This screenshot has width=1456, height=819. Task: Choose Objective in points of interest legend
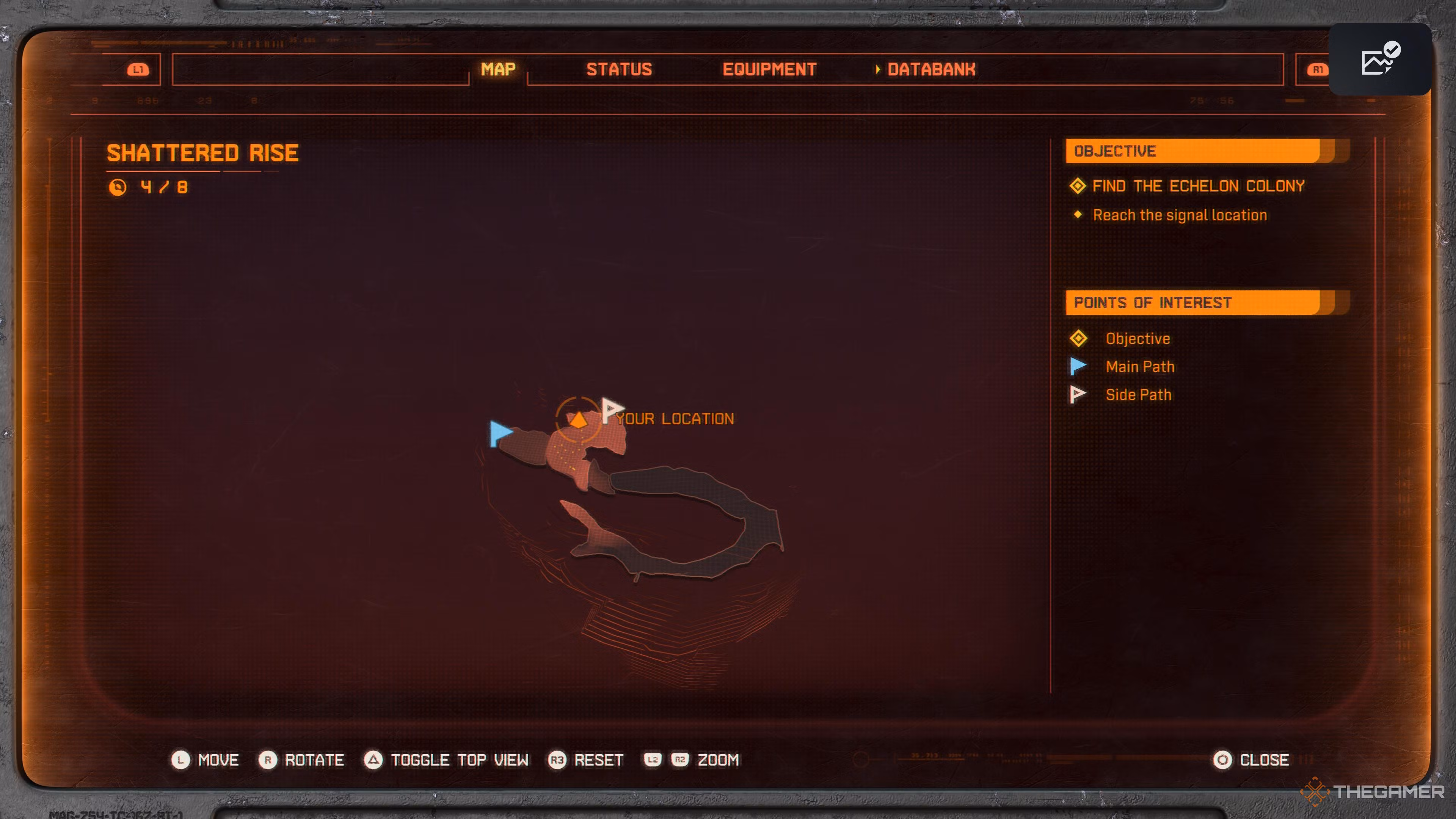[x=1137, y=339]
